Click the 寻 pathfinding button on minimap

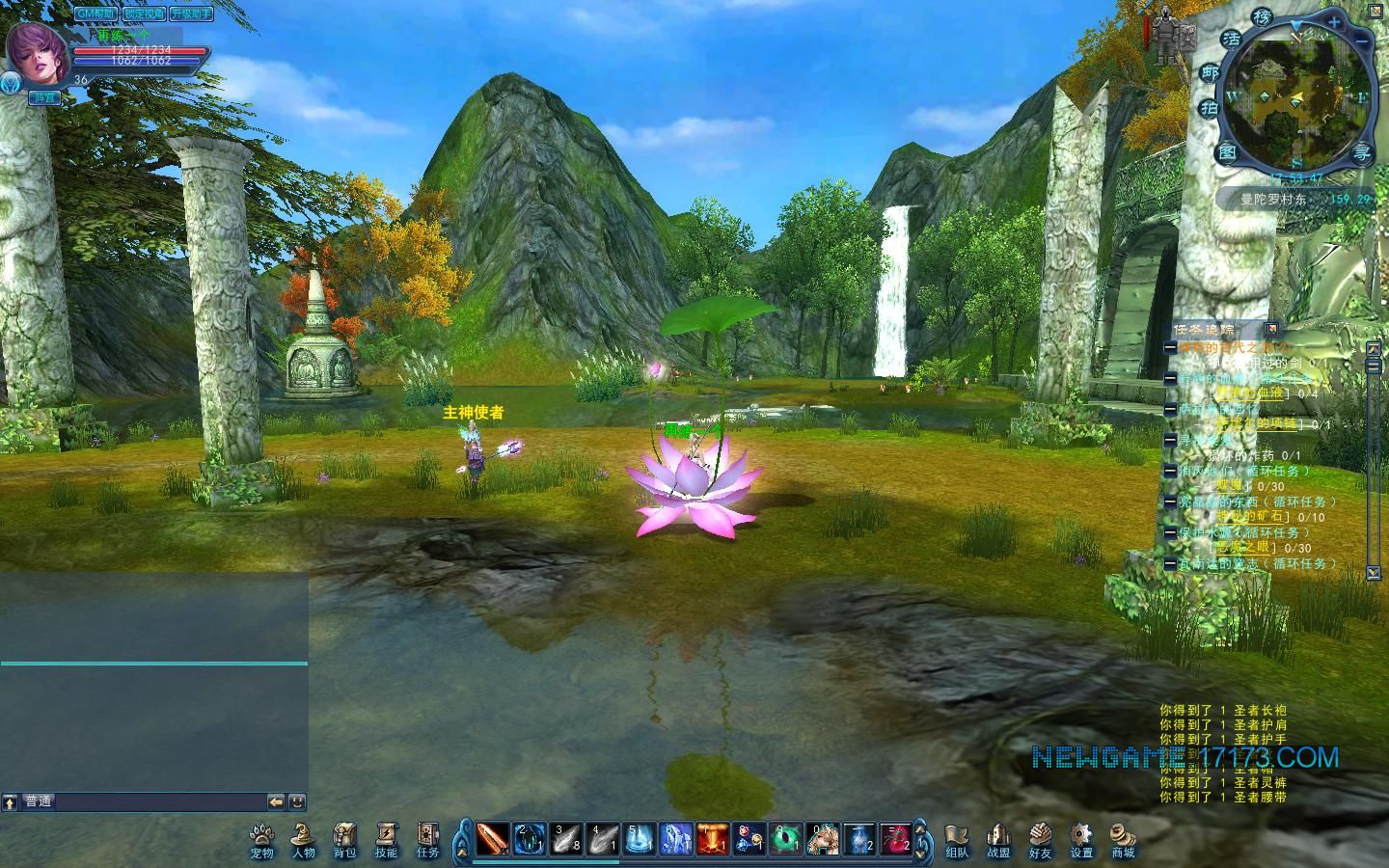click(1361, 152)
